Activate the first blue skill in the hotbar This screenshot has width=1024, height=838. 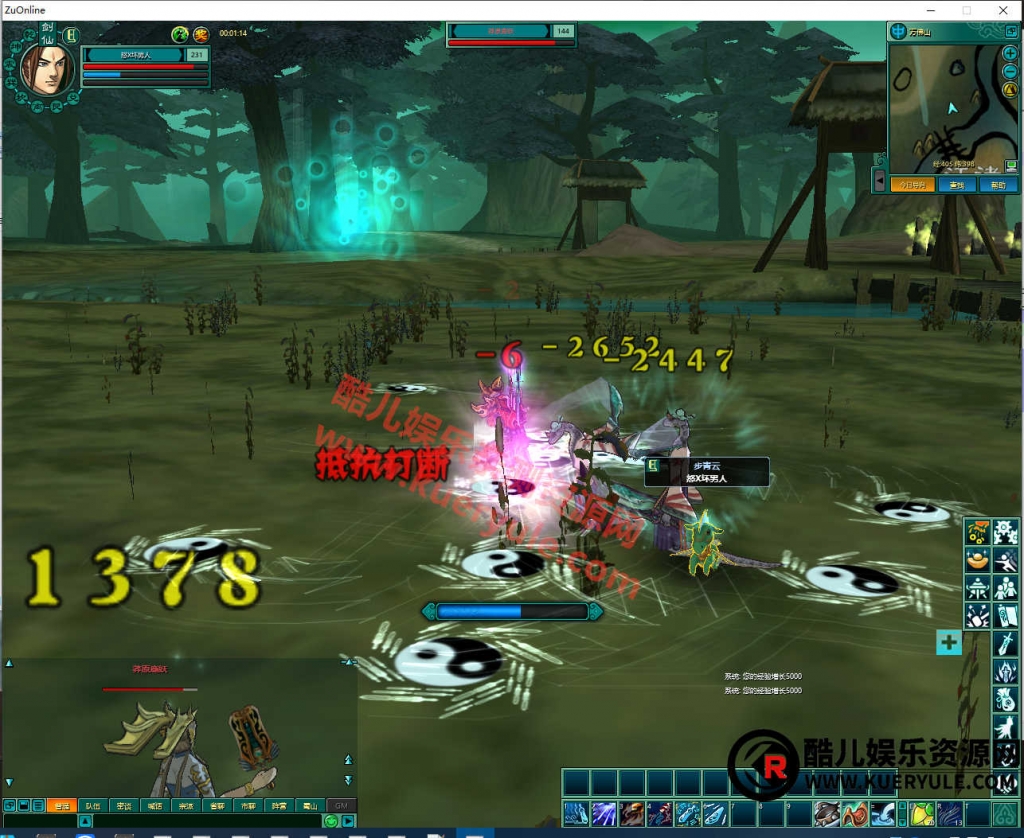[575, 812]
